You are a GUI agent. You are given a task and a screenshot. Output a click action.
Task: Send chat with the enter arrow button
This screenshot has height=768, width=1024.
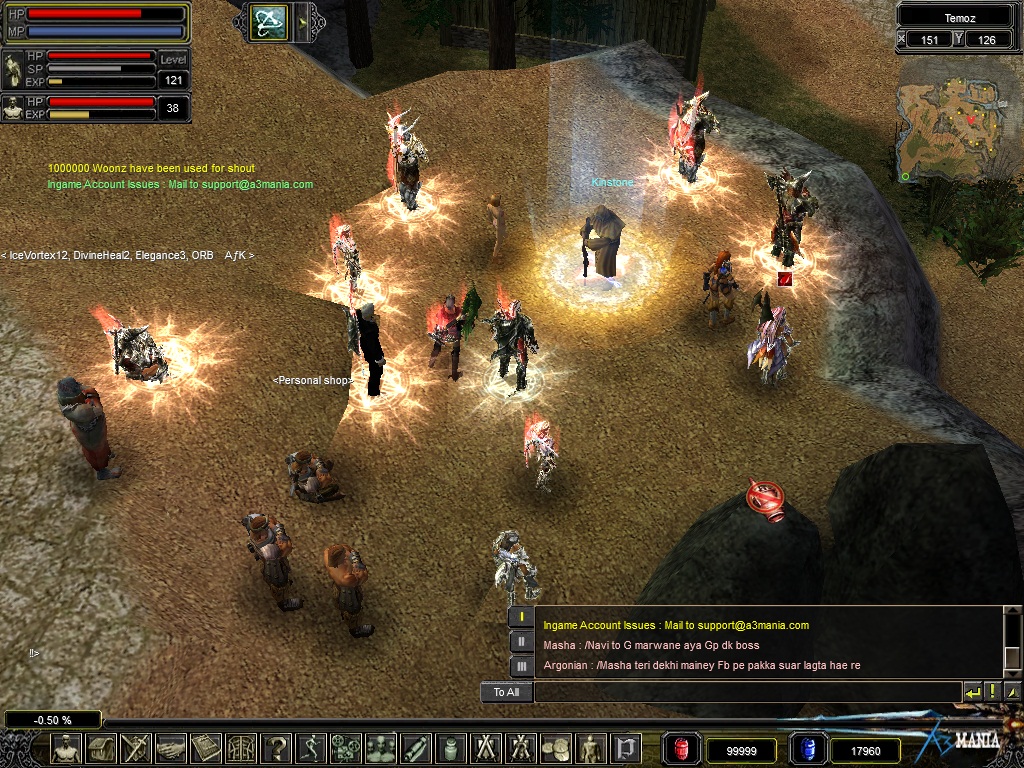(972, 692)
